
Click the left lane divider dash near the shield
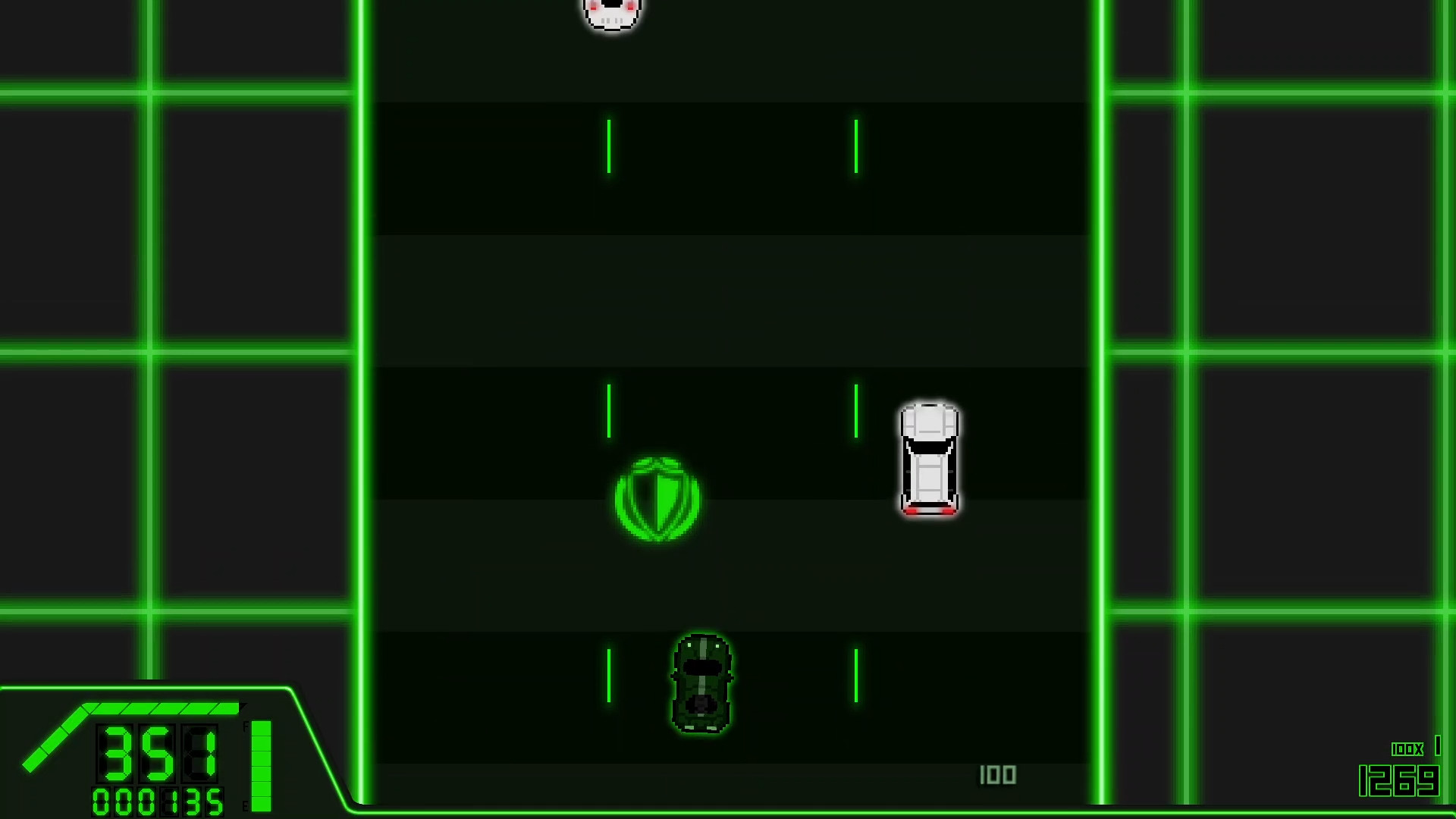tap(607, 410)
